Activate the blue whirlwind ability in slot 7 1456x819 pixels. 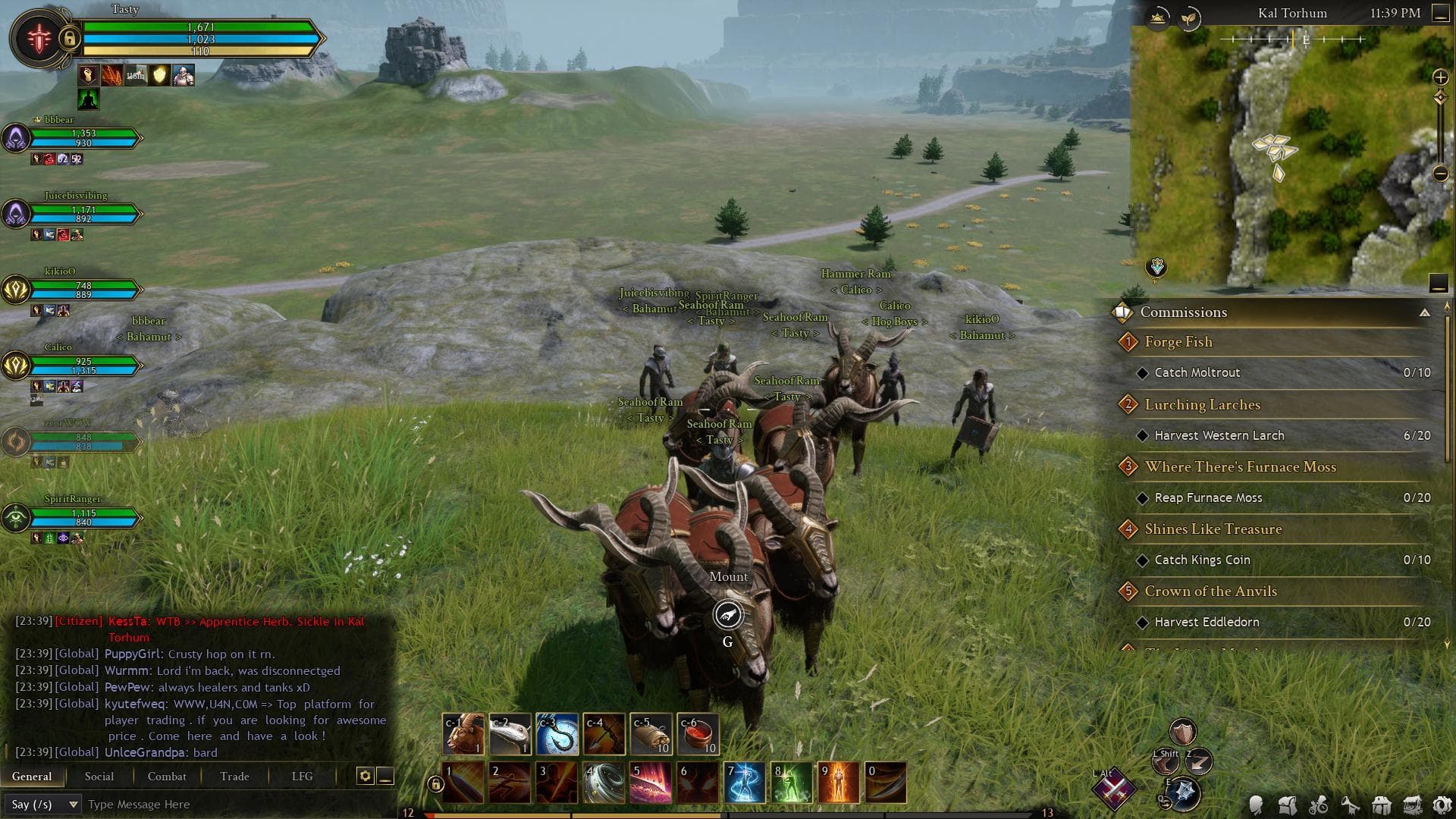tap(744, 783)
